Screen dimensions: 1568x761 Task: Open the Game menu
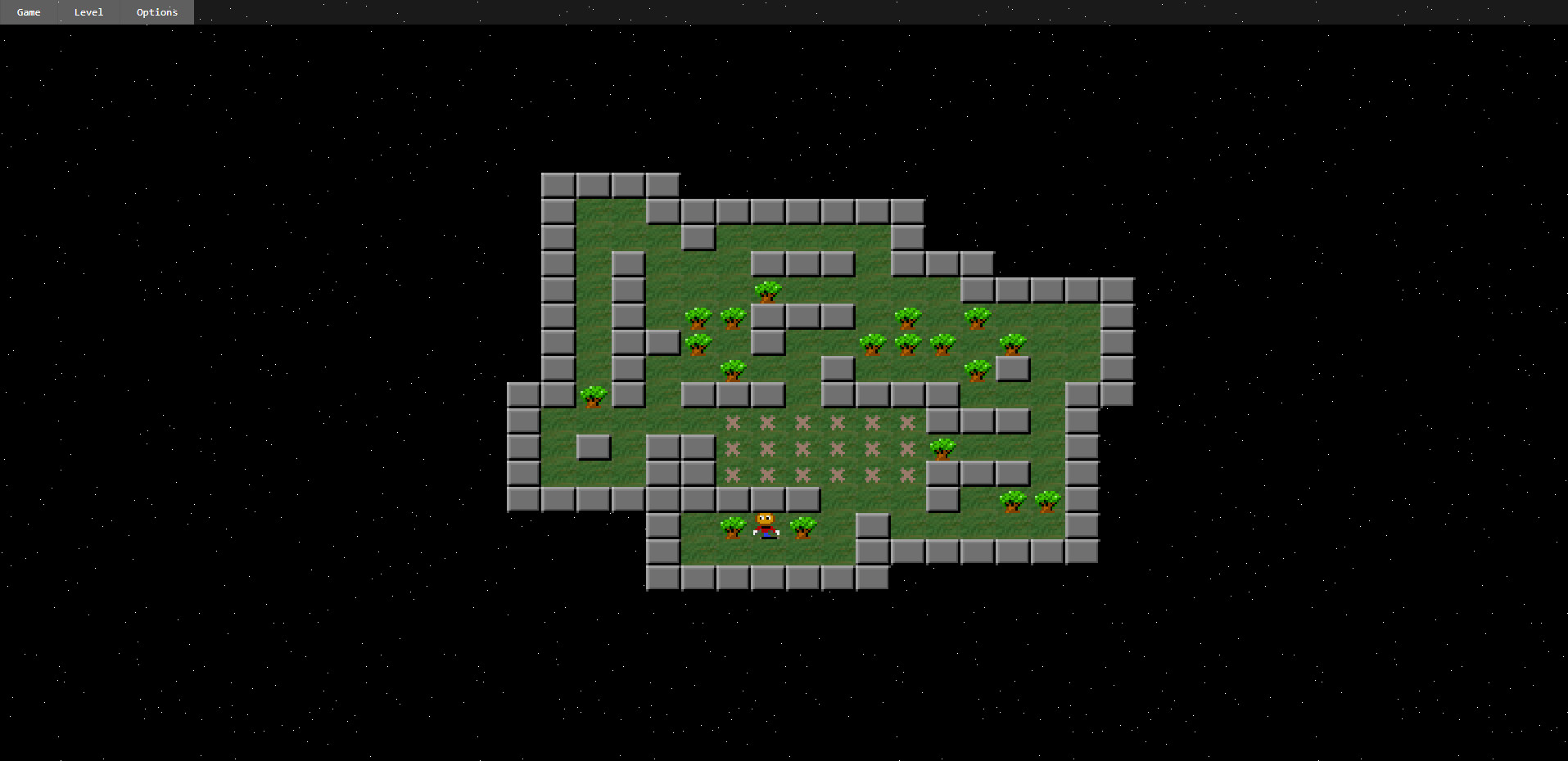pos(28,12)
